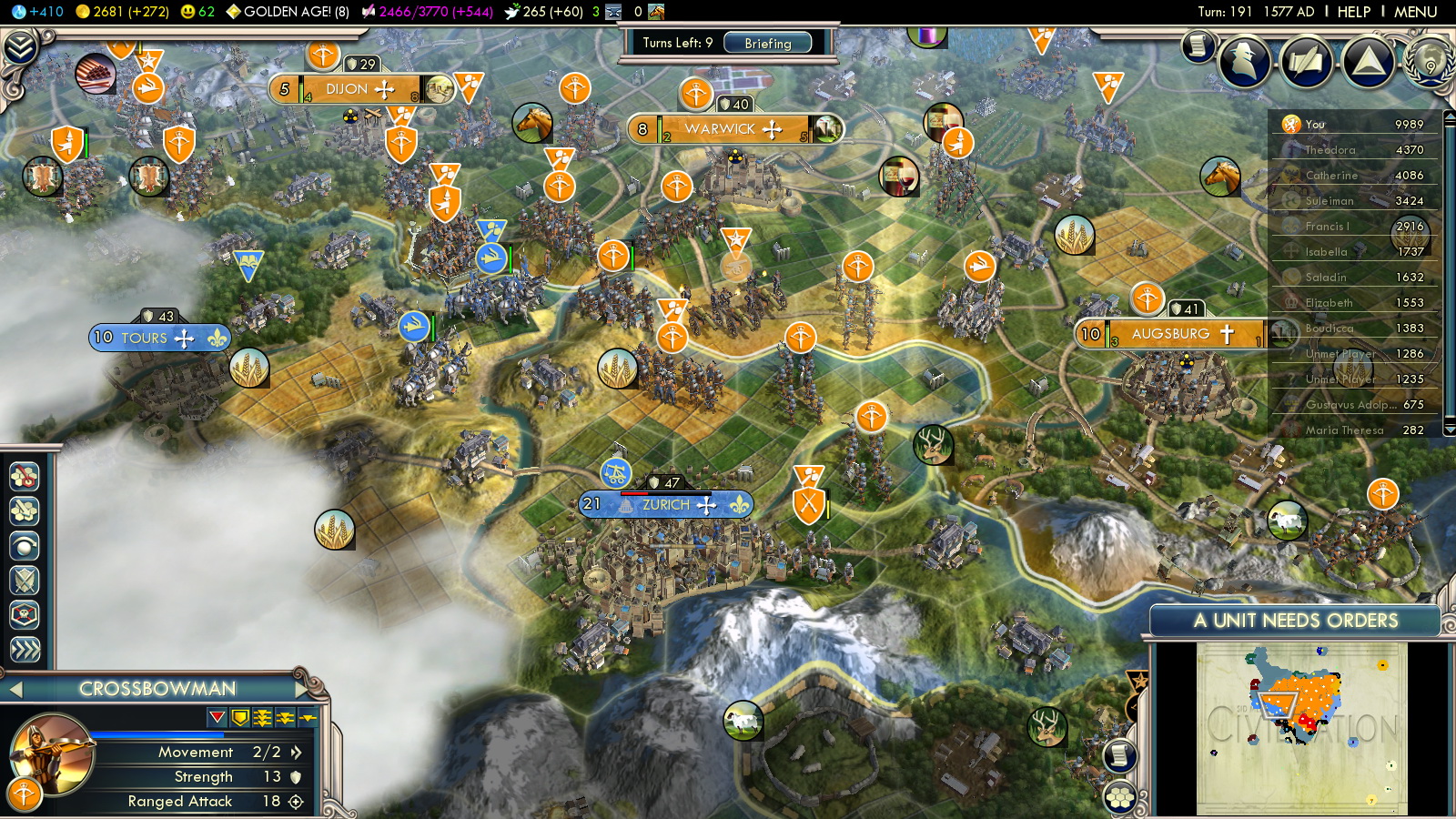Select the previous unit with left arrow
The width and height of the screenshot is (1456, 819).
tap(15, 690)
